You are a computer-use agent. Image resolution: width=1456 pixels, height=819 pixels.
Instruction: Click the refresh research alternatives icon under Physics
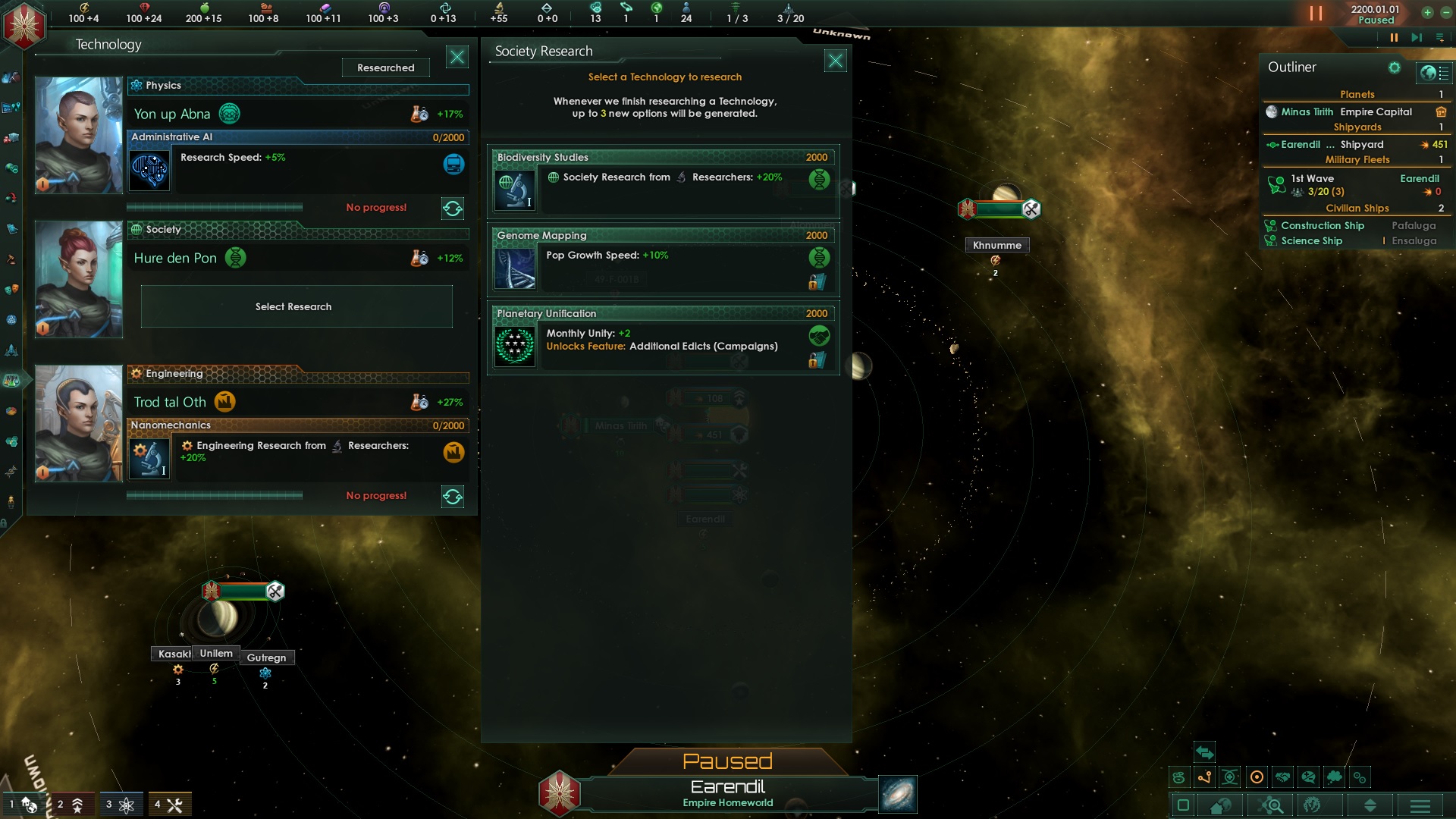click(453, 209)
